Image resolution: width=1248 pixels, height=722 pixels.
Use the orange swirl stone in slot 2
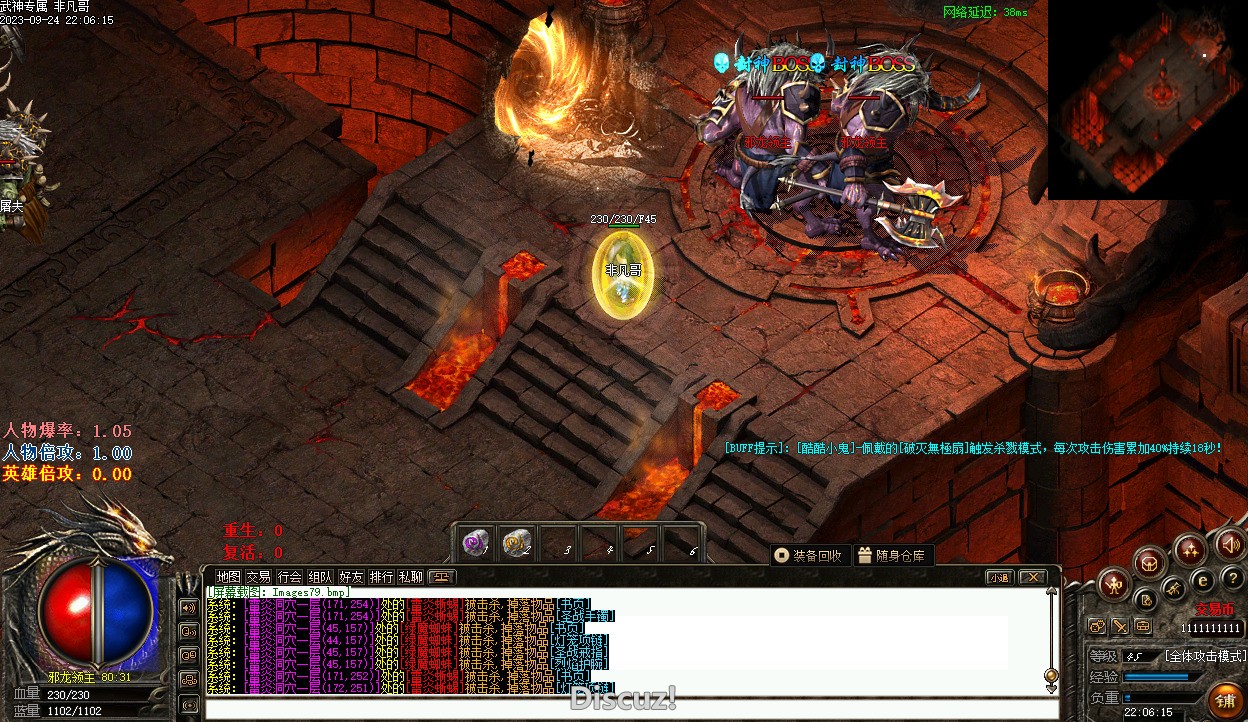click(516, 544)
